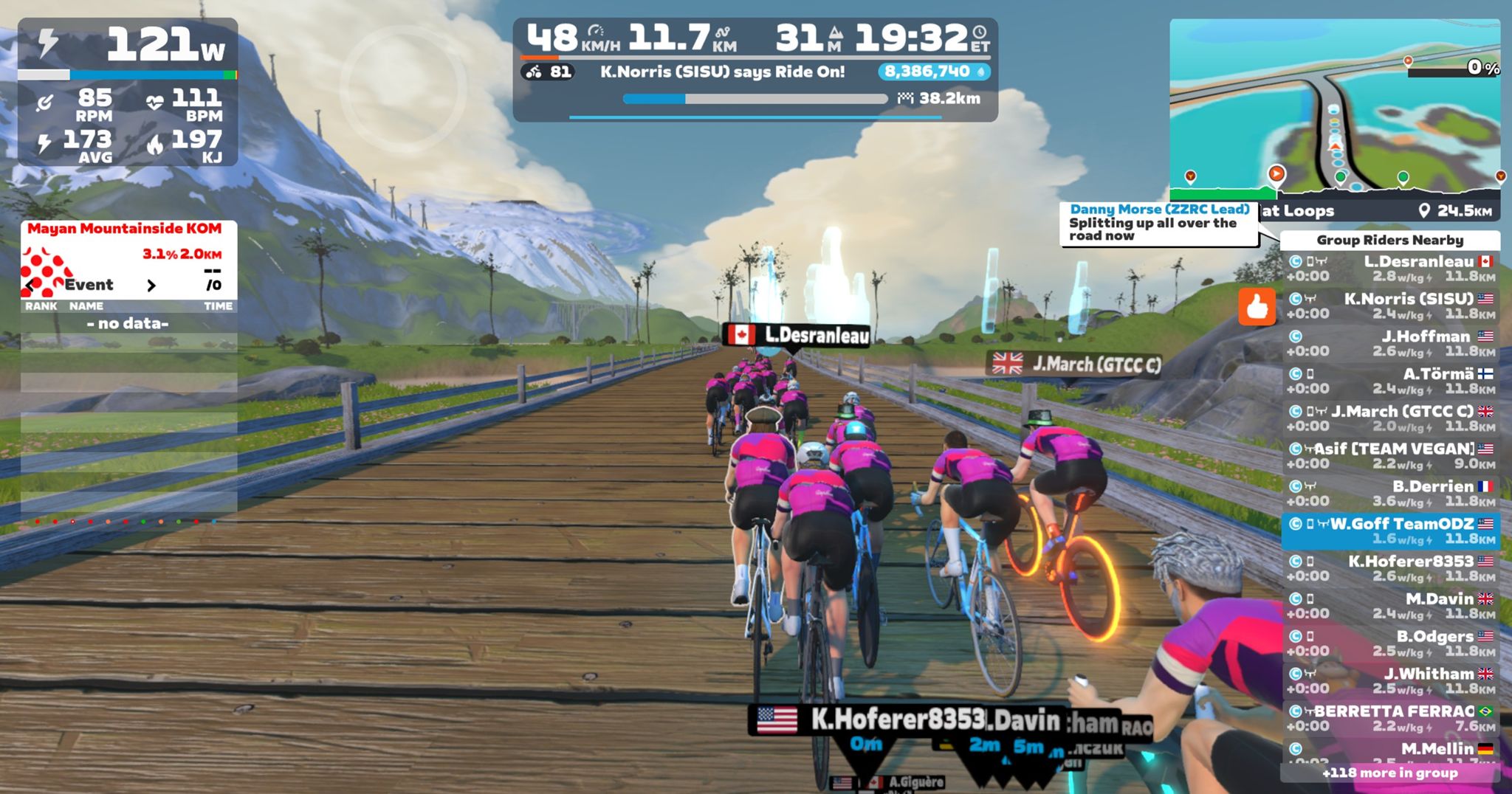Click the Mayan Mountainside KOM panel header
The width and height of the screenshot is (1512, 794).
coord(124,229)
